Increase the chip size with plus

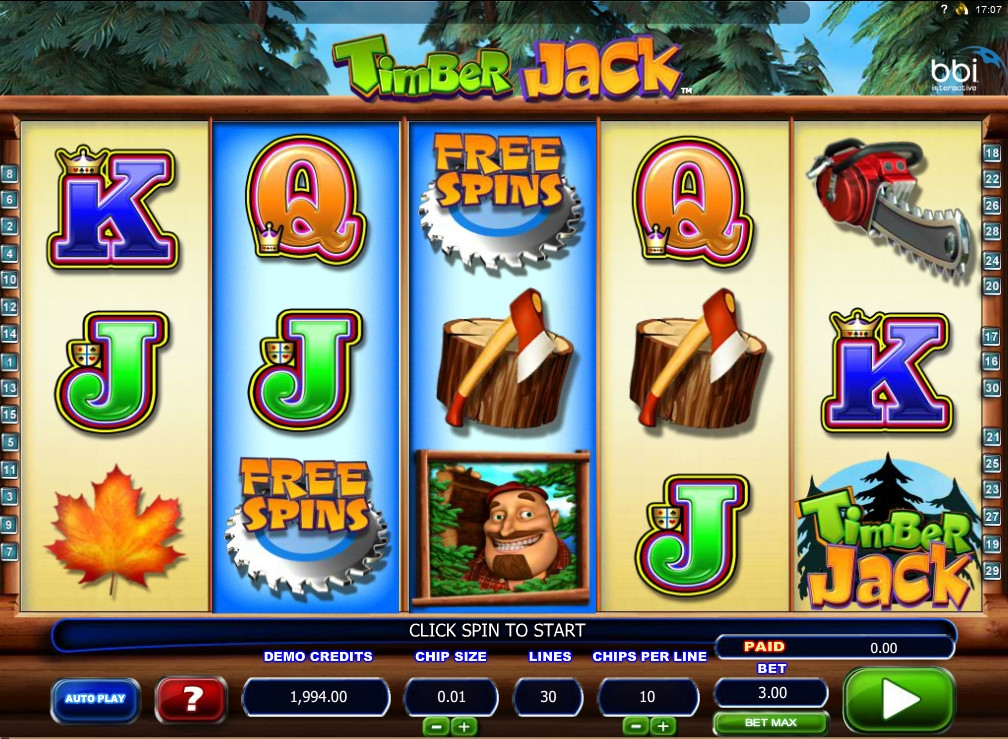pos(463,726)
